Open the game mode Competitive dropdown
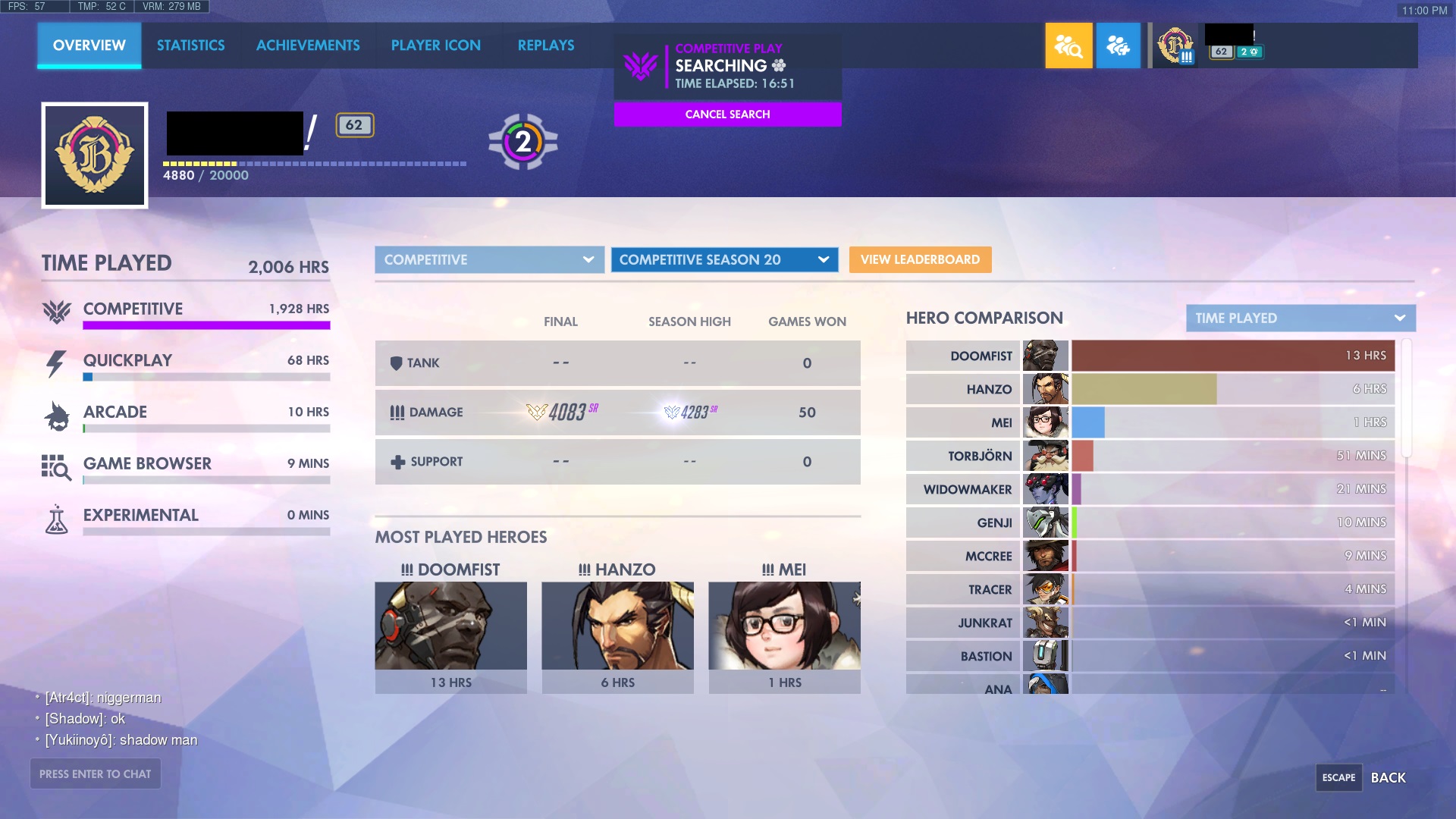Viewport: 1456px width, 819px height. point(489,260)
